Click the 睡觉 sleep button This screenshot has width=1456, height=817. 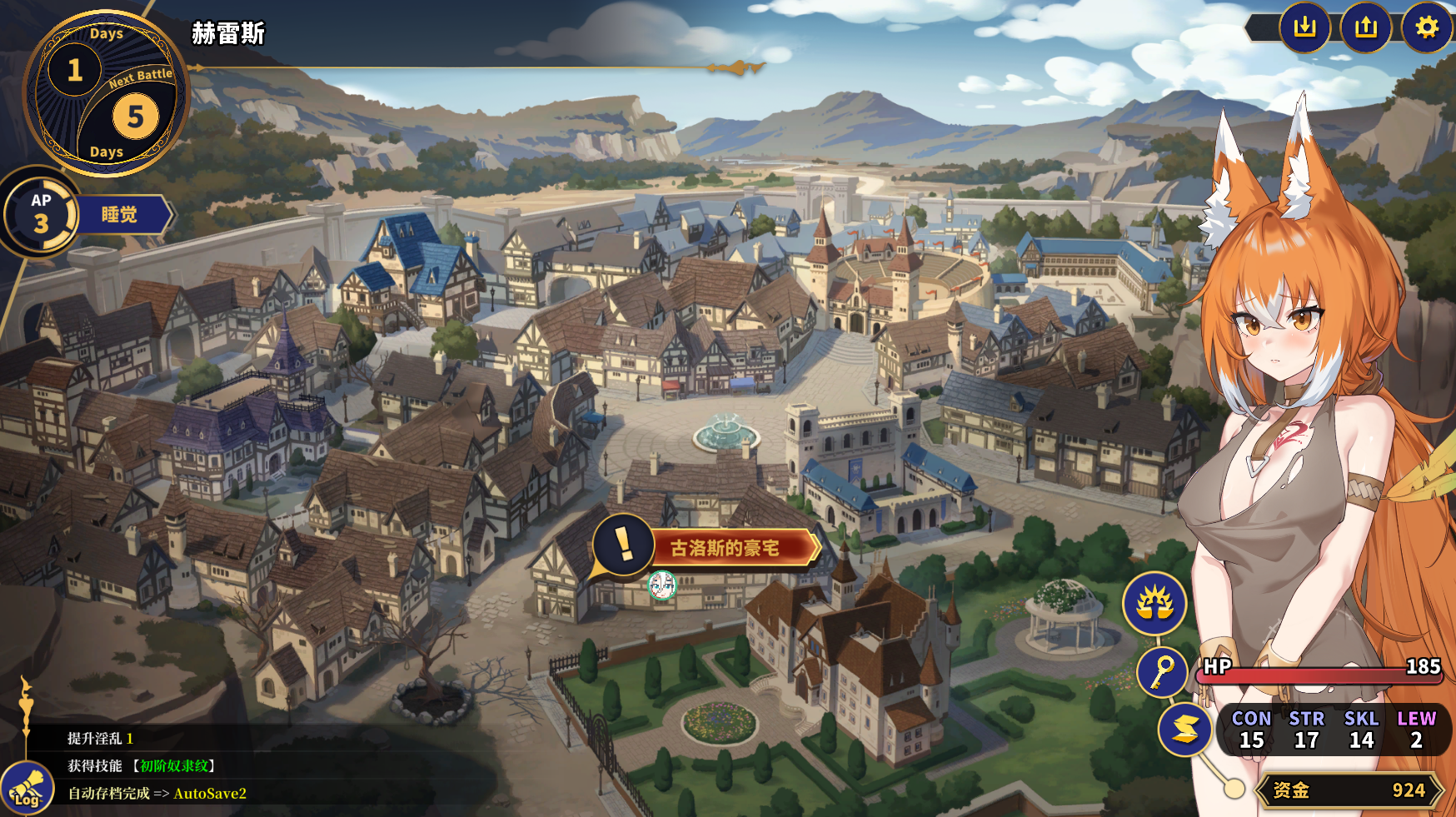pos(120,215)
